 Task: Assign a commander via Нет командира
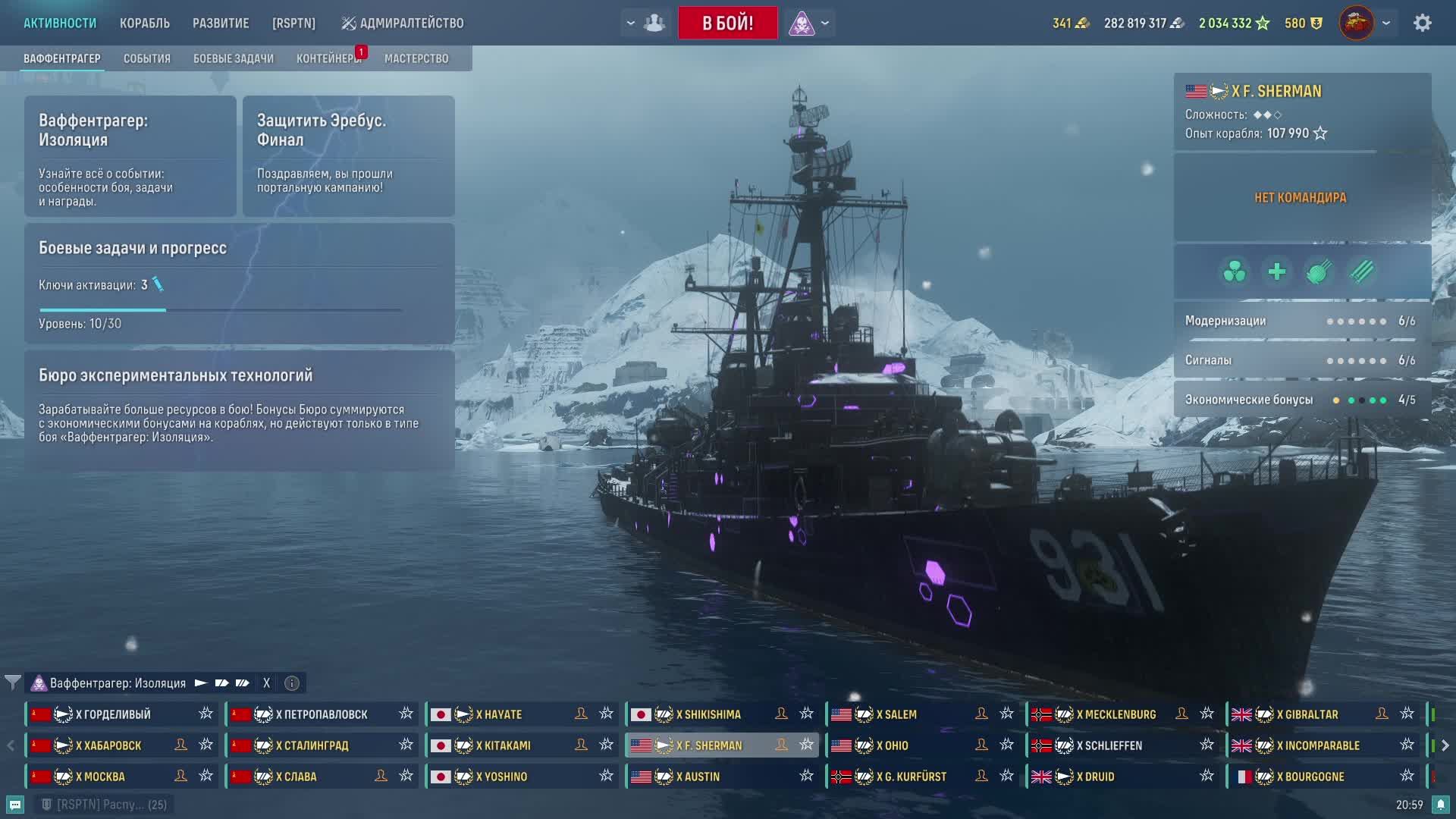pos(1301,198)
